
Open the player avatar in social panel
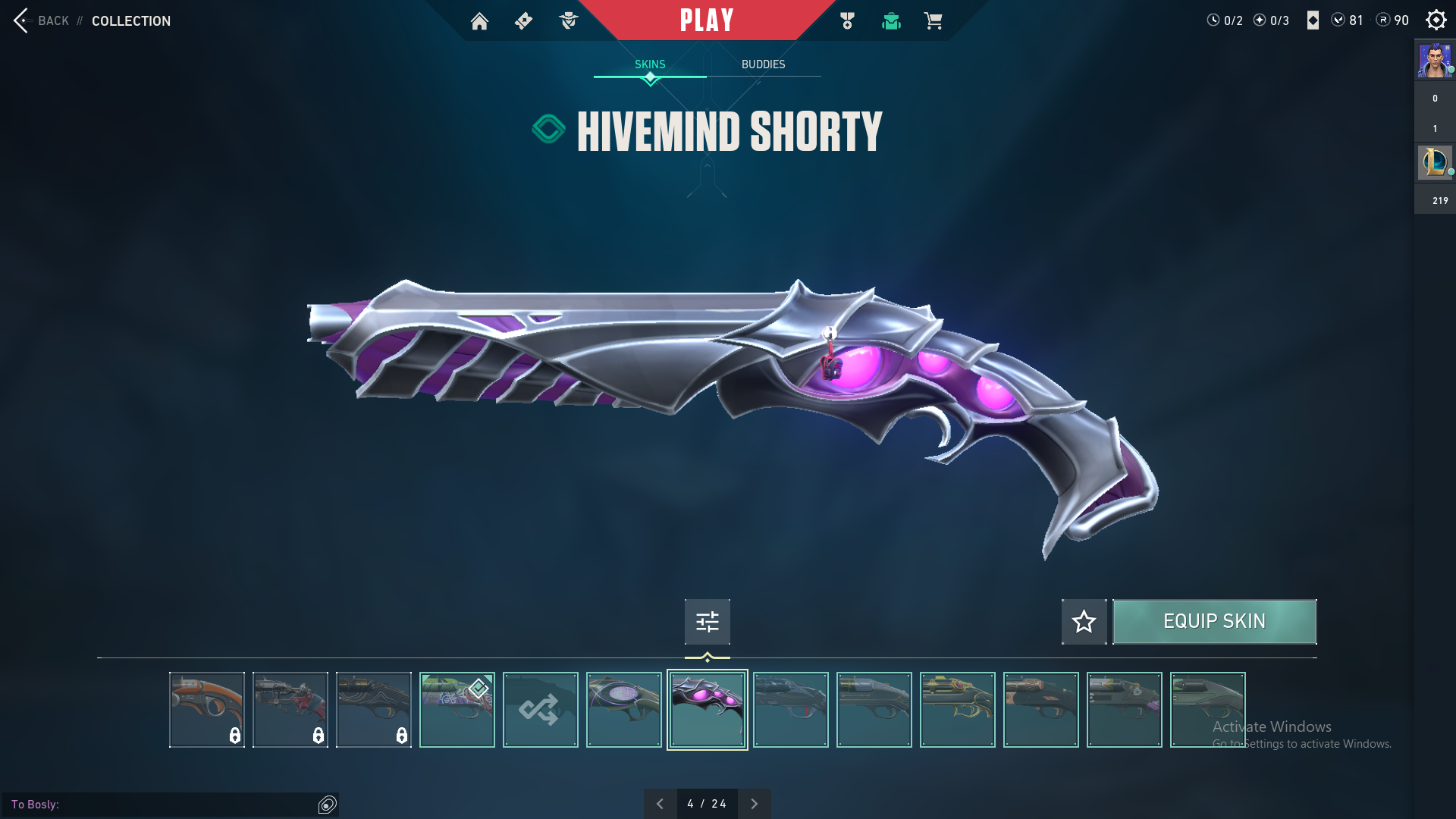point(1435,61)
